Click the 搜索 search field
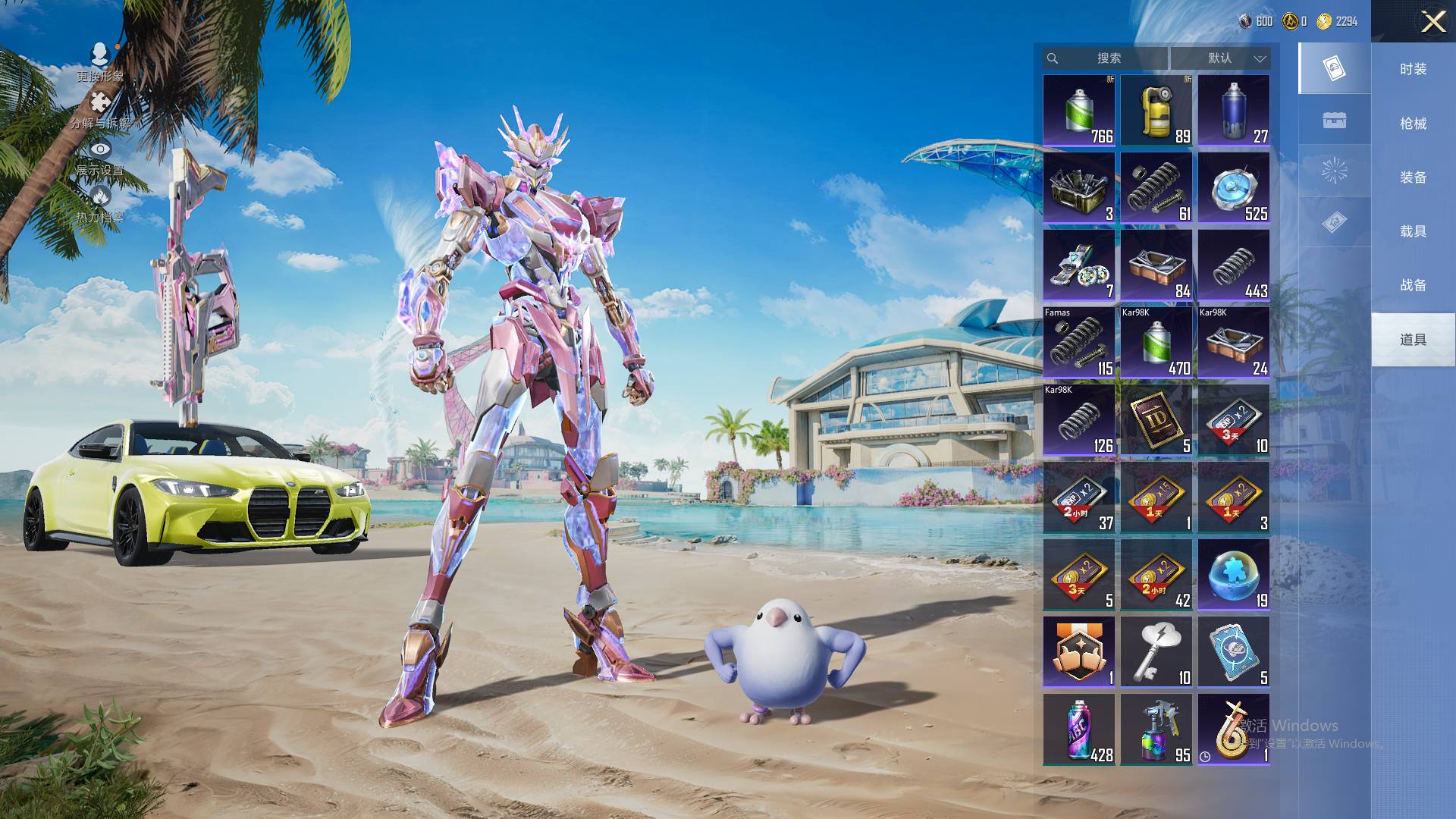 (x=1108, y=58)
